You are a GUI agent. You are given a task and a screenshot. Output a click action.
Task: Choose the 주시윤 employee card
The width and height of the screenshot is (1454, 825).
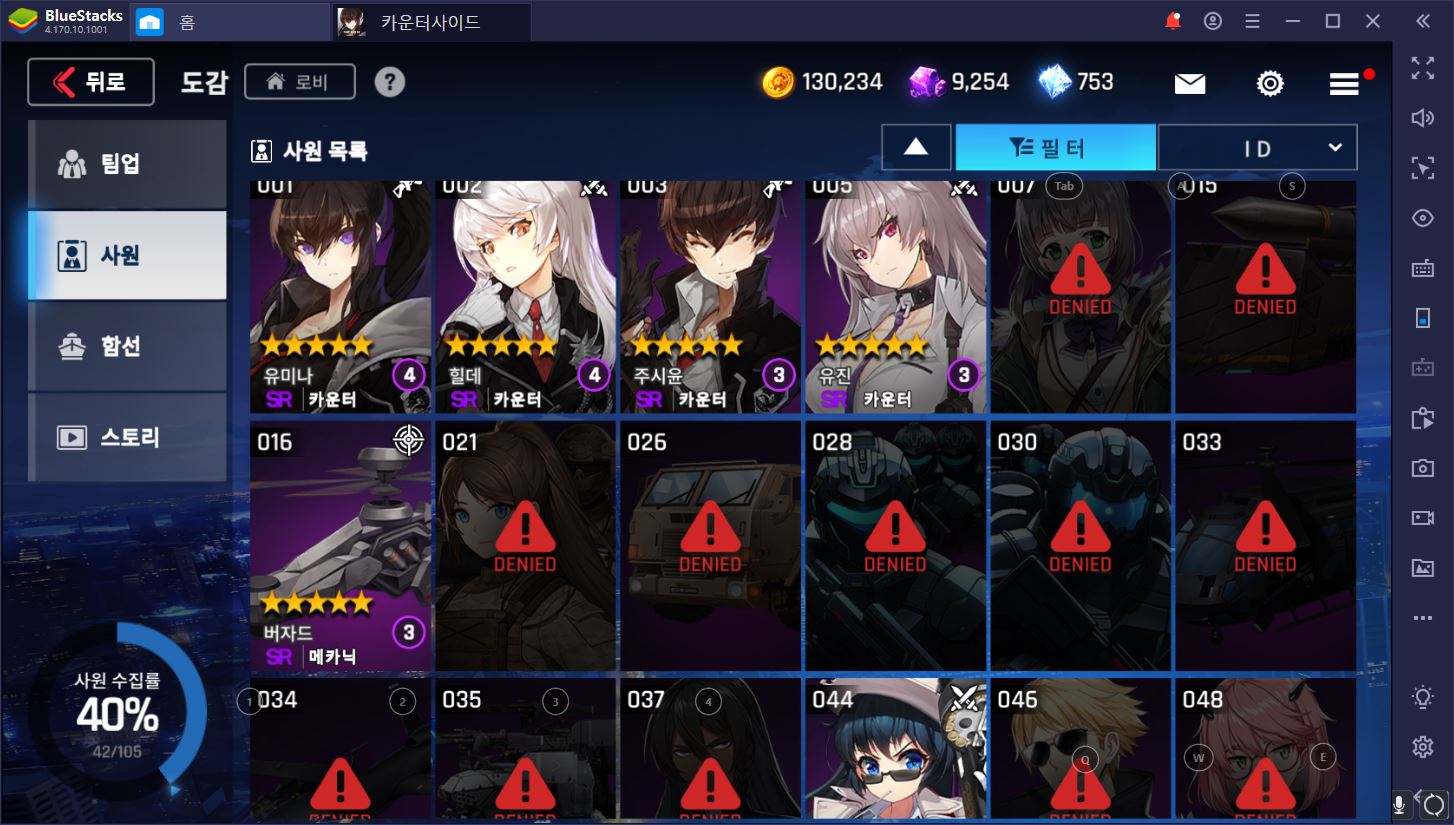pos(710,297)
